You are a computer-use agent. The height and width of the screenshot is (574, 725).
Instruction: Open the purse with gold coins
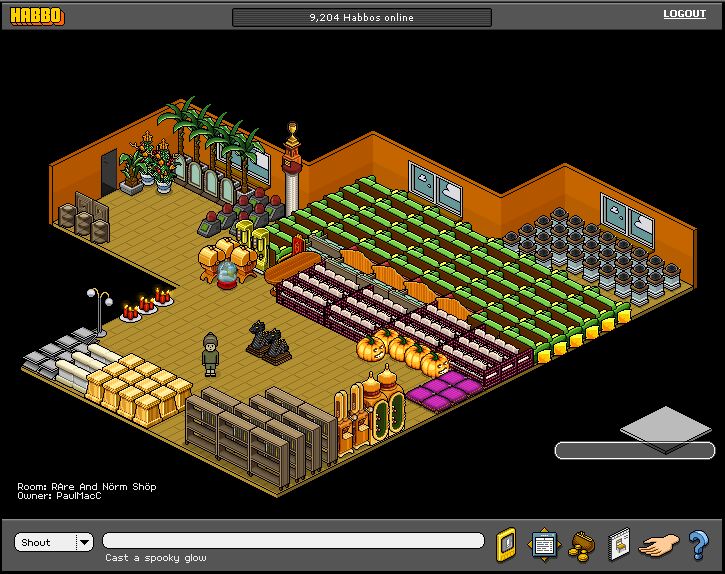click(581, 545)
